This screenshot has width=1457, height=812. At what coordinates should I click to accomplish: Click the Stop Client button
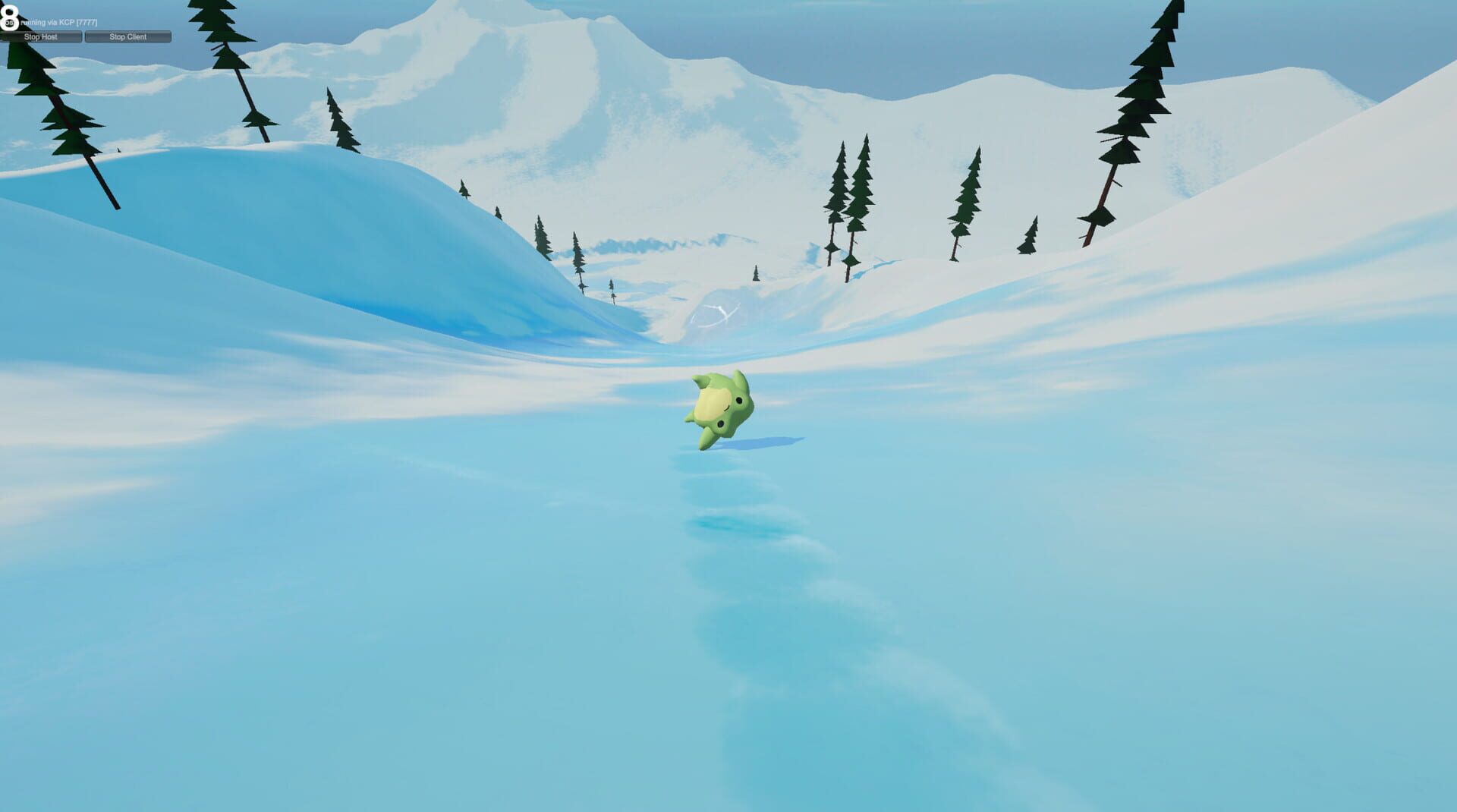click(127, 36)
